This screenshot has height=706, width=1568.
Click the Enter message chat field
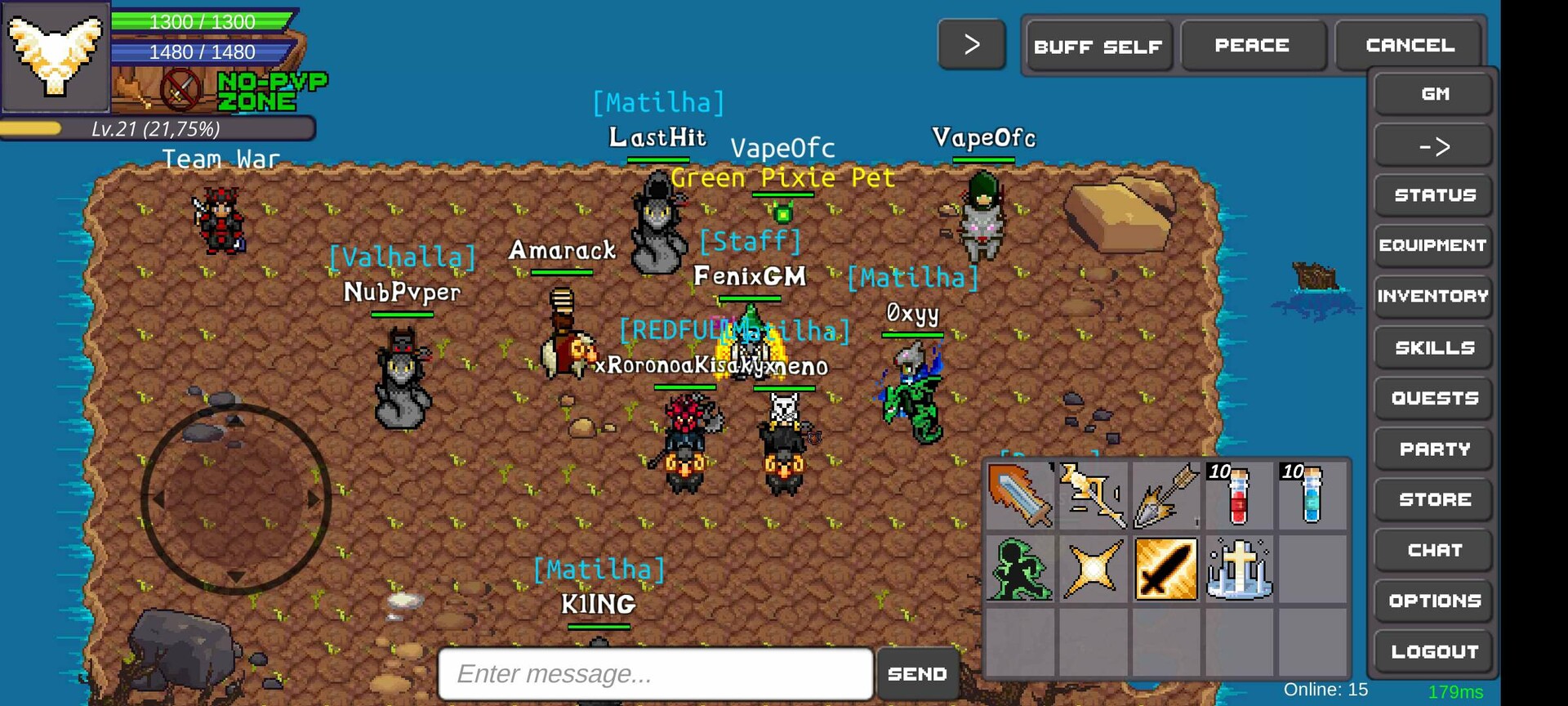pos(653,673)
